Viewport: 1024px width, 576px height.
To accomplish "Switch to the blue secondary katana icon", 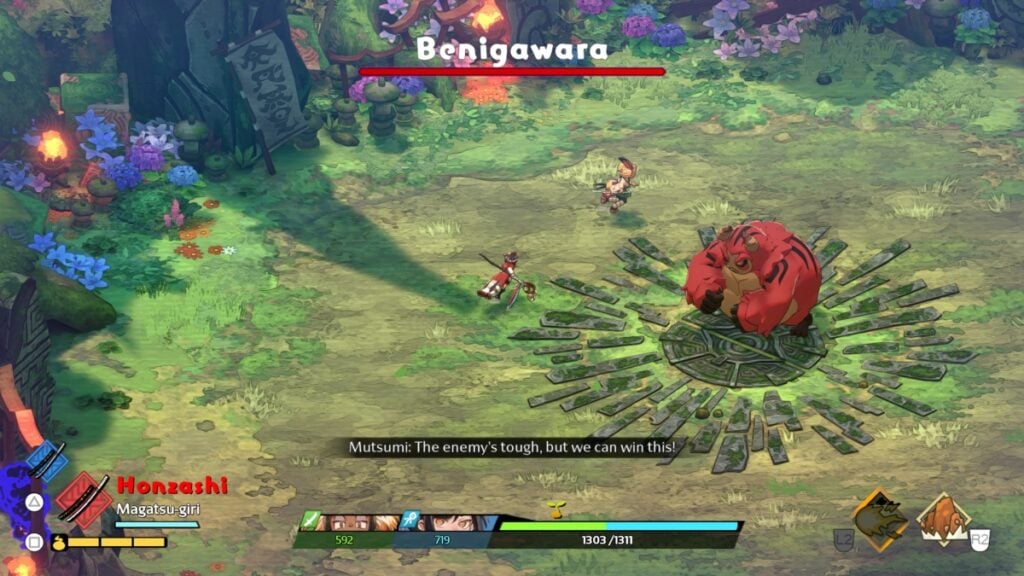I will click(46, 462).
